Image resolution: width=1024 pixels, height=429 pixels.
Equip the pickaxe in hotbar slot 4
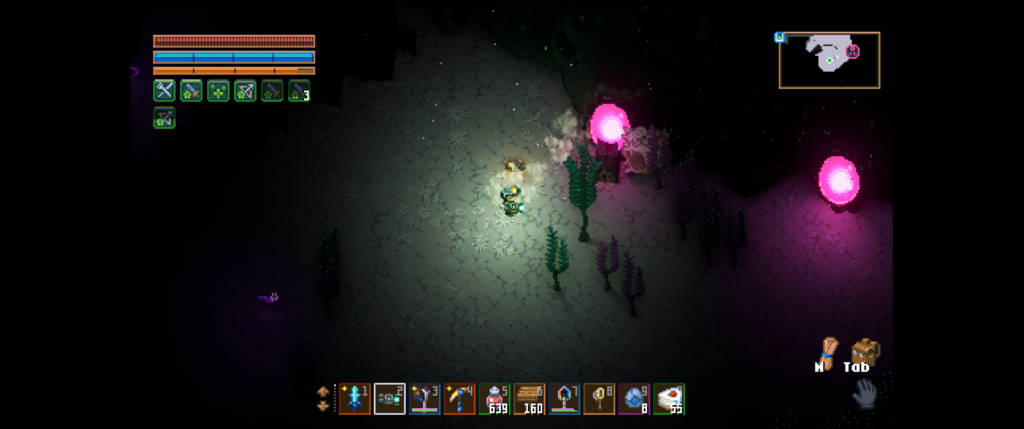pyautogui.click(x=459, y=399)
